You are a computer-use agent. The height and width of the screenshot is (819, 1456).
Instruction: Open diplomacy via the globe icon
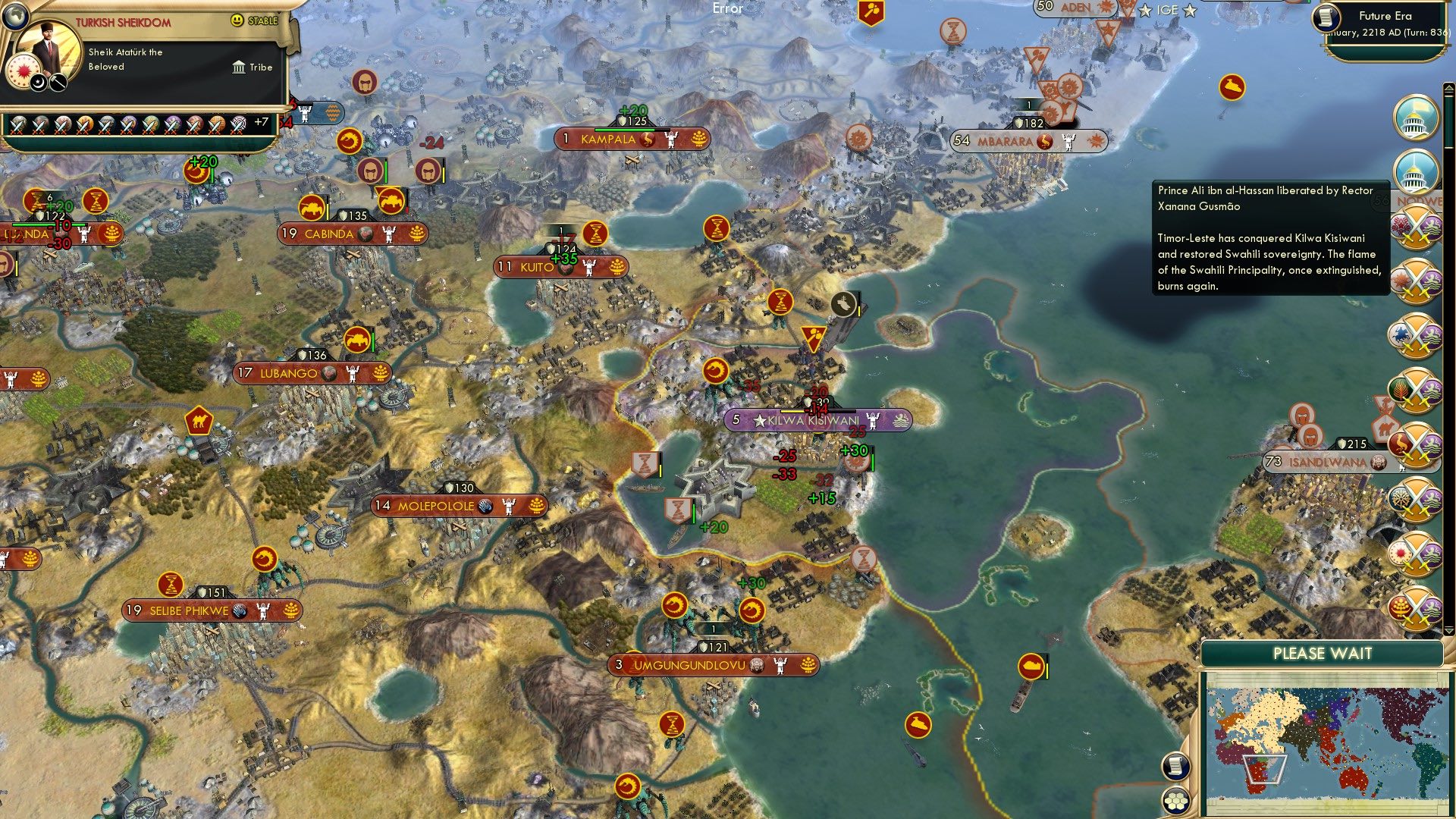[x=16, y=16]
